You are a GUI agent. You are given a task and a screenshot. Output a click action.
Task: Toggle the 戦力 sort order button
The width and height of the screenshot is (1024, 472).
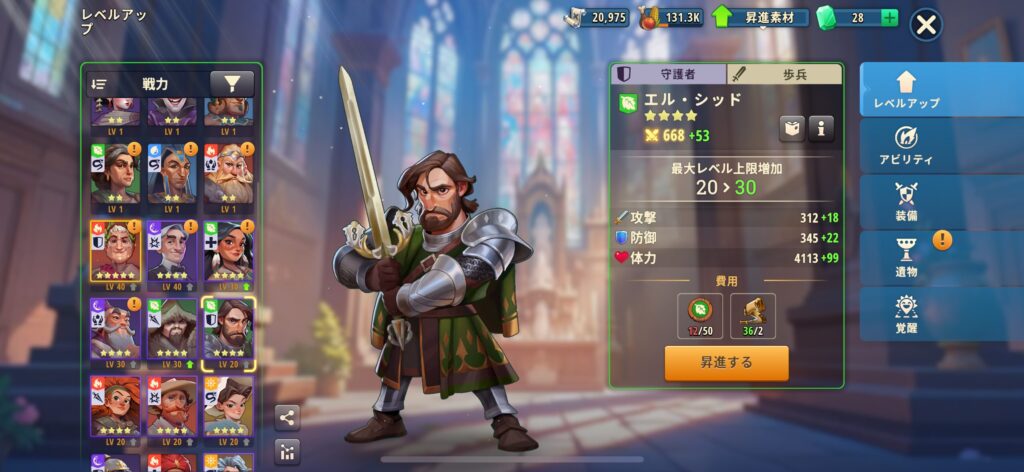[x=99, y=85]
